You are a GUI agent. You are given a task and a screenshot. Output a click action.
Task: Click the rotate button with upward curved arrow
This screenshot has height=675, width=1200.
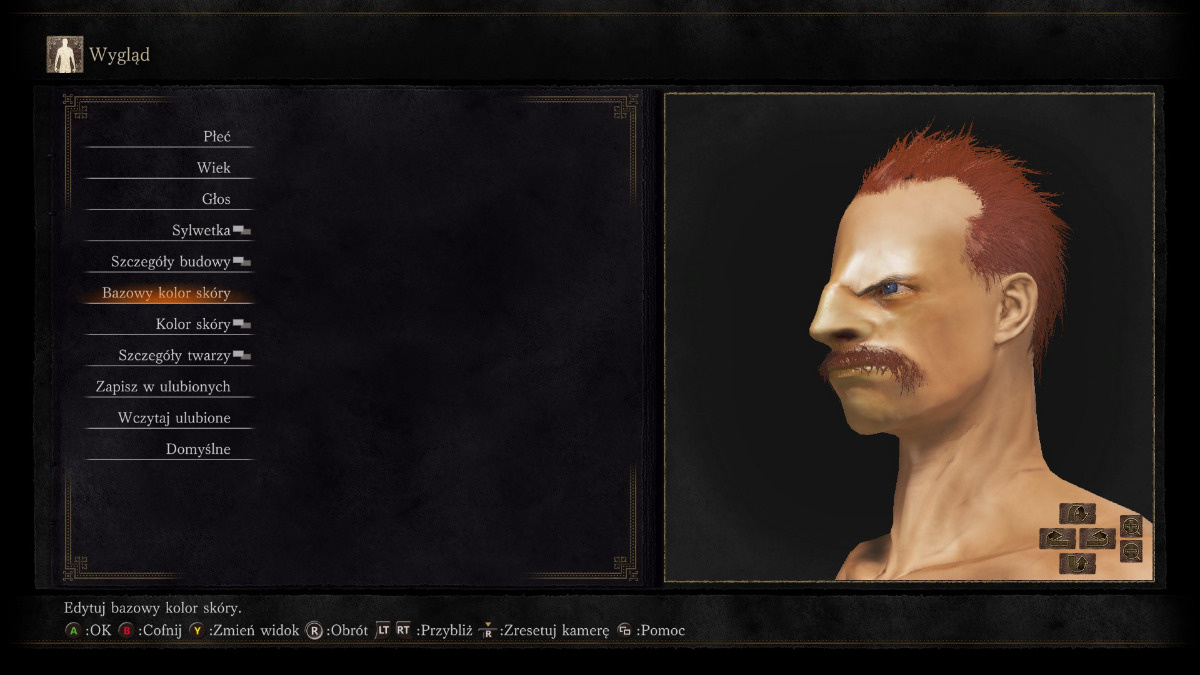(x=1077, y=563)
